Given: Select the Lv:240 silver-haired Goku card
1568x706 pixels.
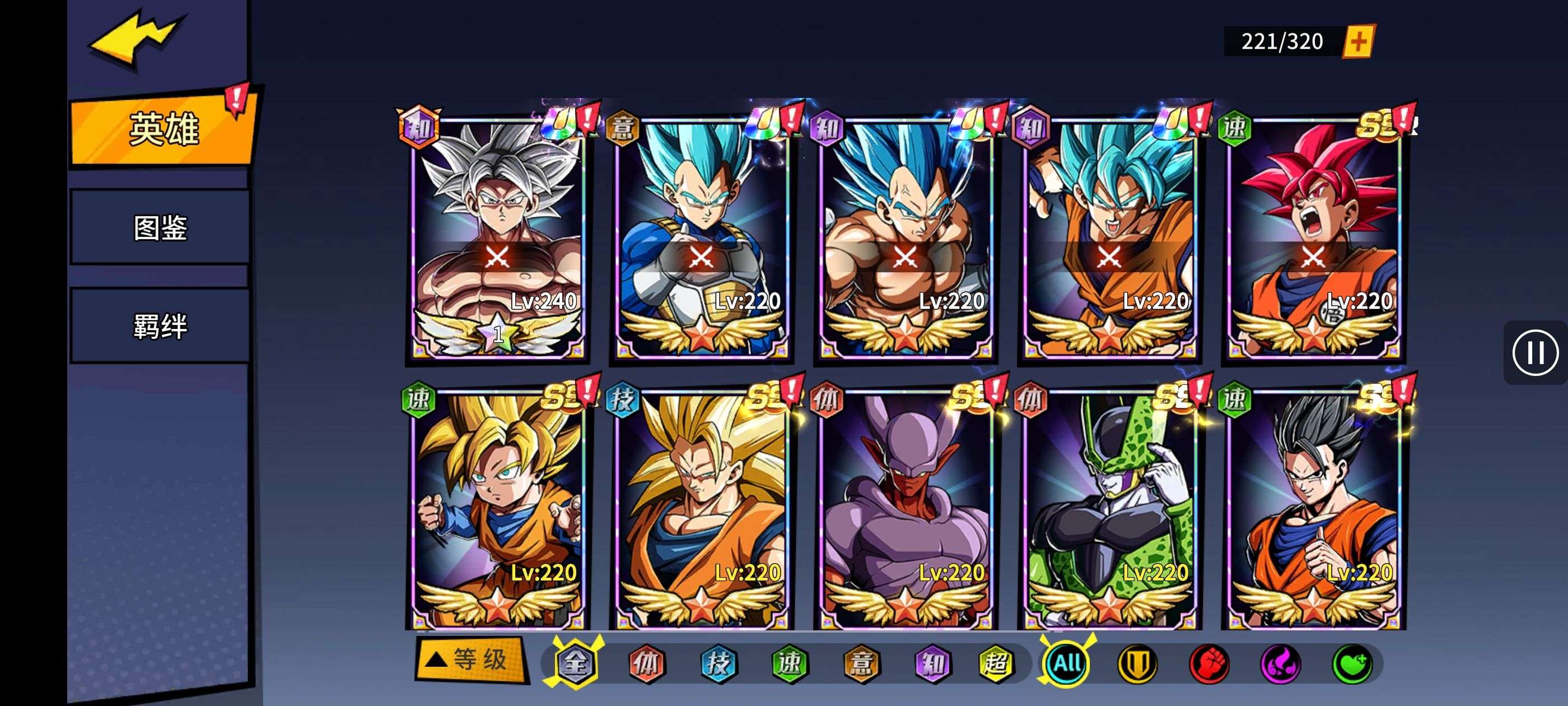Looking at the screenshot, I should click(x=497, y=238).
